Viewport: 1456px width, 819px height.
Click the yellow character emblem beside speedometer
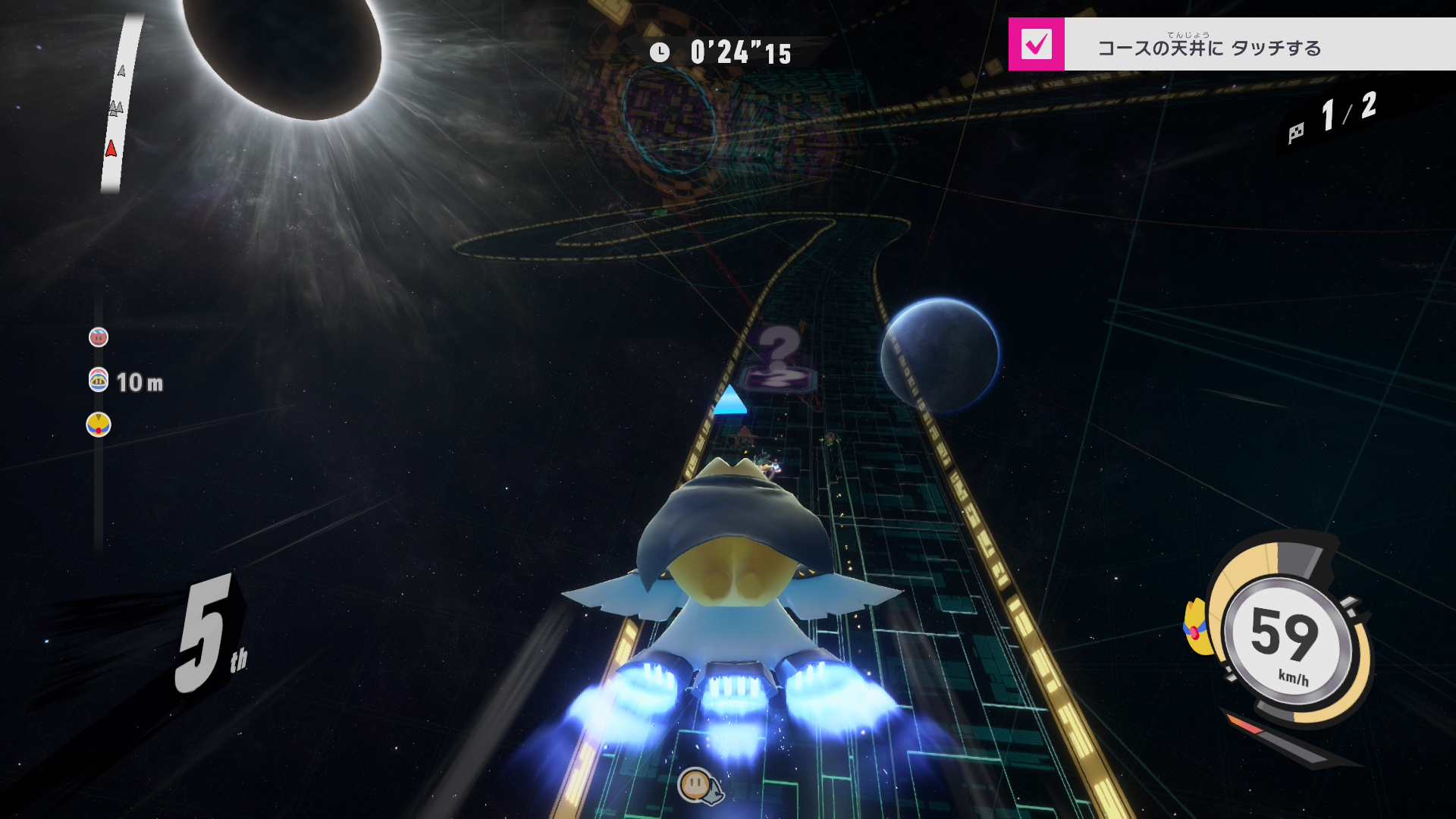click(x=1197, y=626)
